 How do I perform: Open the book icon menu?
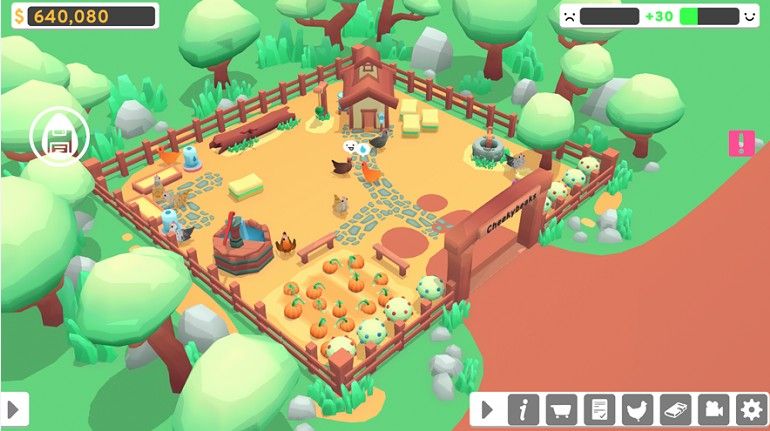(675, 409)
